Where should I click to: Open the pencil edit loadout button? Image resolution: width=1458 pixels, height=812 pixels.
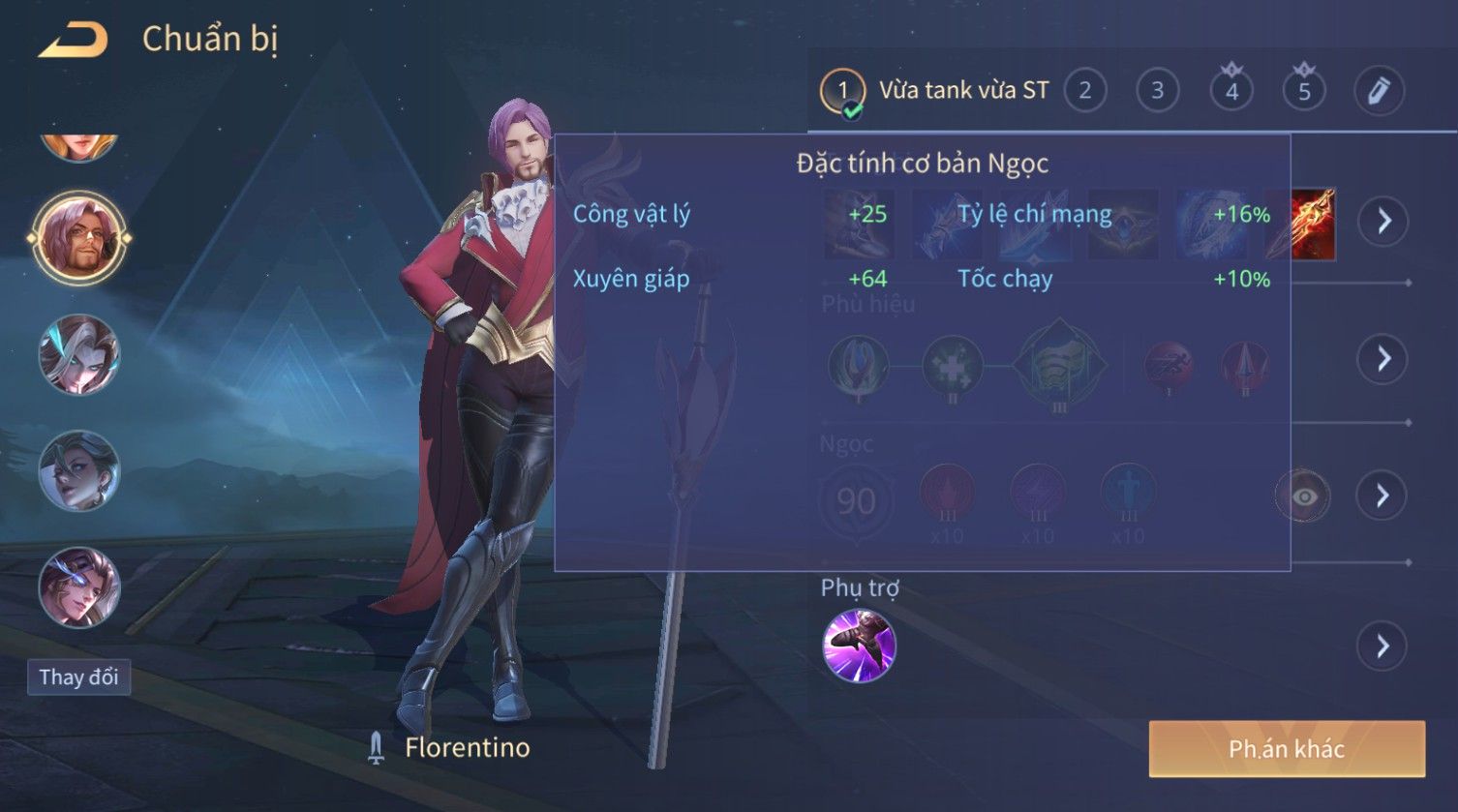[x=1379, y=91]
